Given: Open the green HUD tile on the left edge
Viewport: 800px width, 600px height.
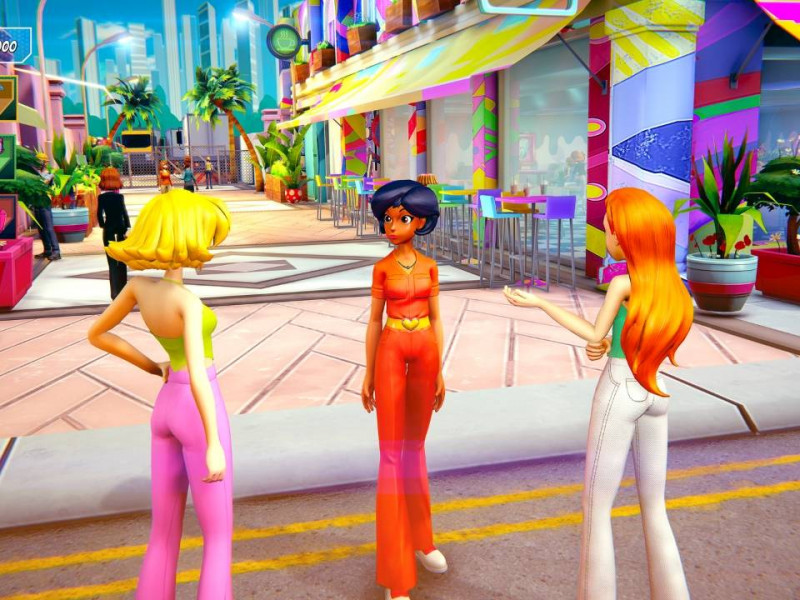Looking at the screenshot, I should pos(6,157).
